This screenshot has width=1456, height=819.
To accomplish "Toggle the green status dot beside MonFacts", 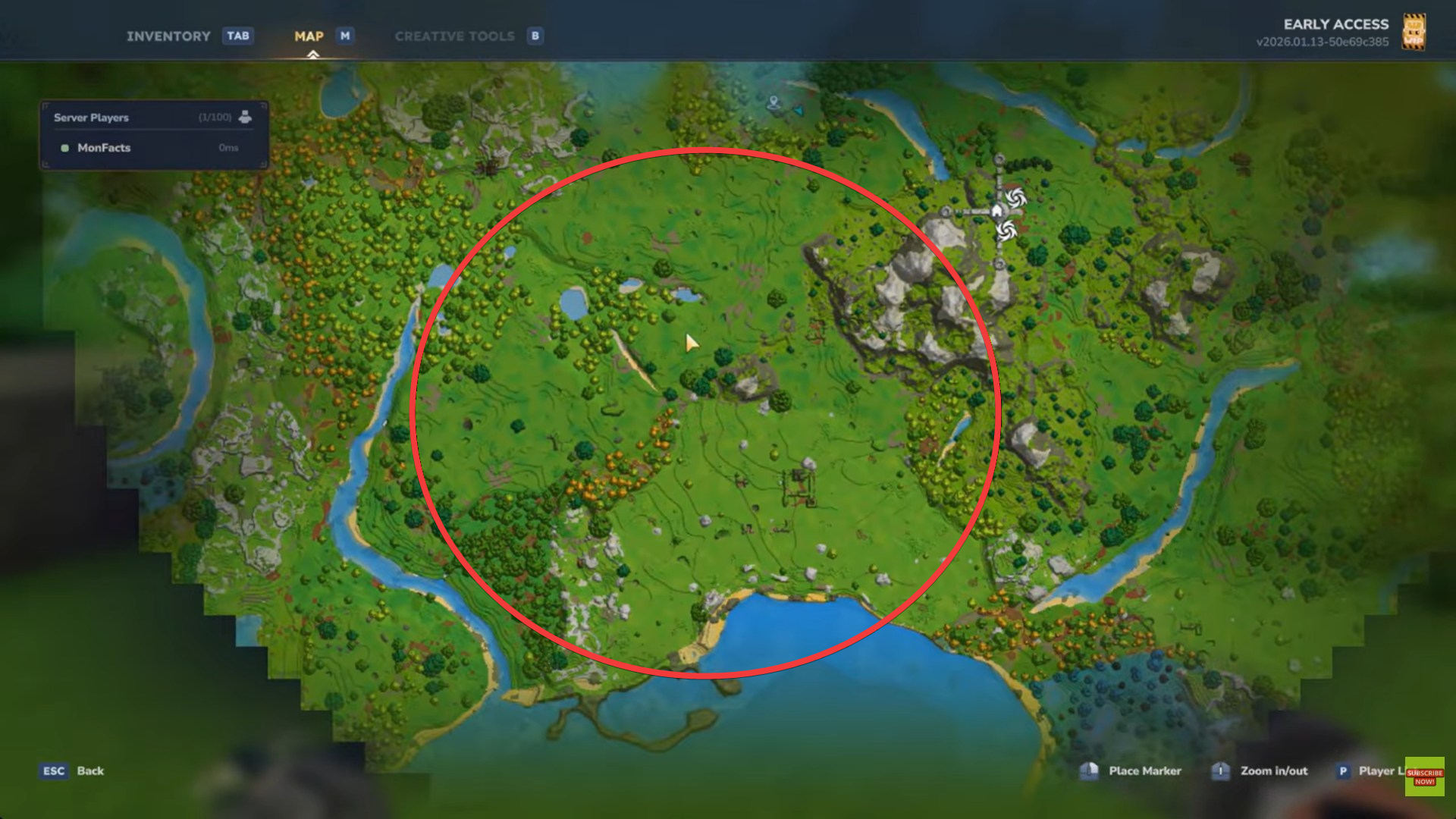I will click(64, 148).
